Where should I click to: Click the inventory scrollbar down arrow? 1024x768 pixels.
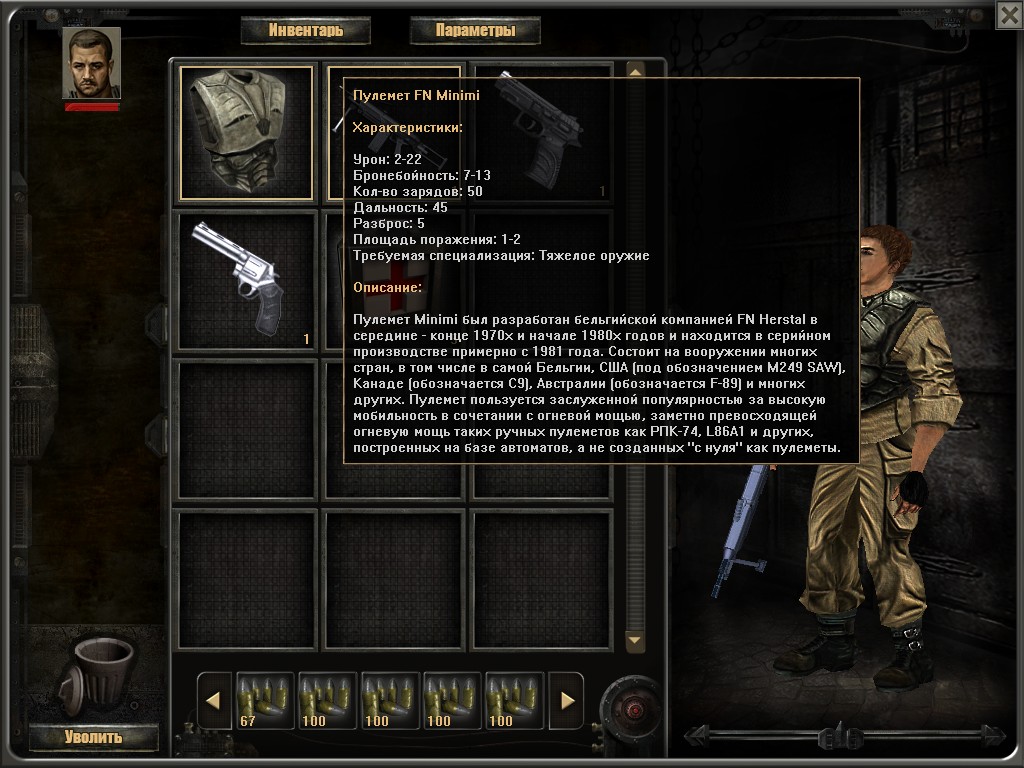(x=634, y=639)
